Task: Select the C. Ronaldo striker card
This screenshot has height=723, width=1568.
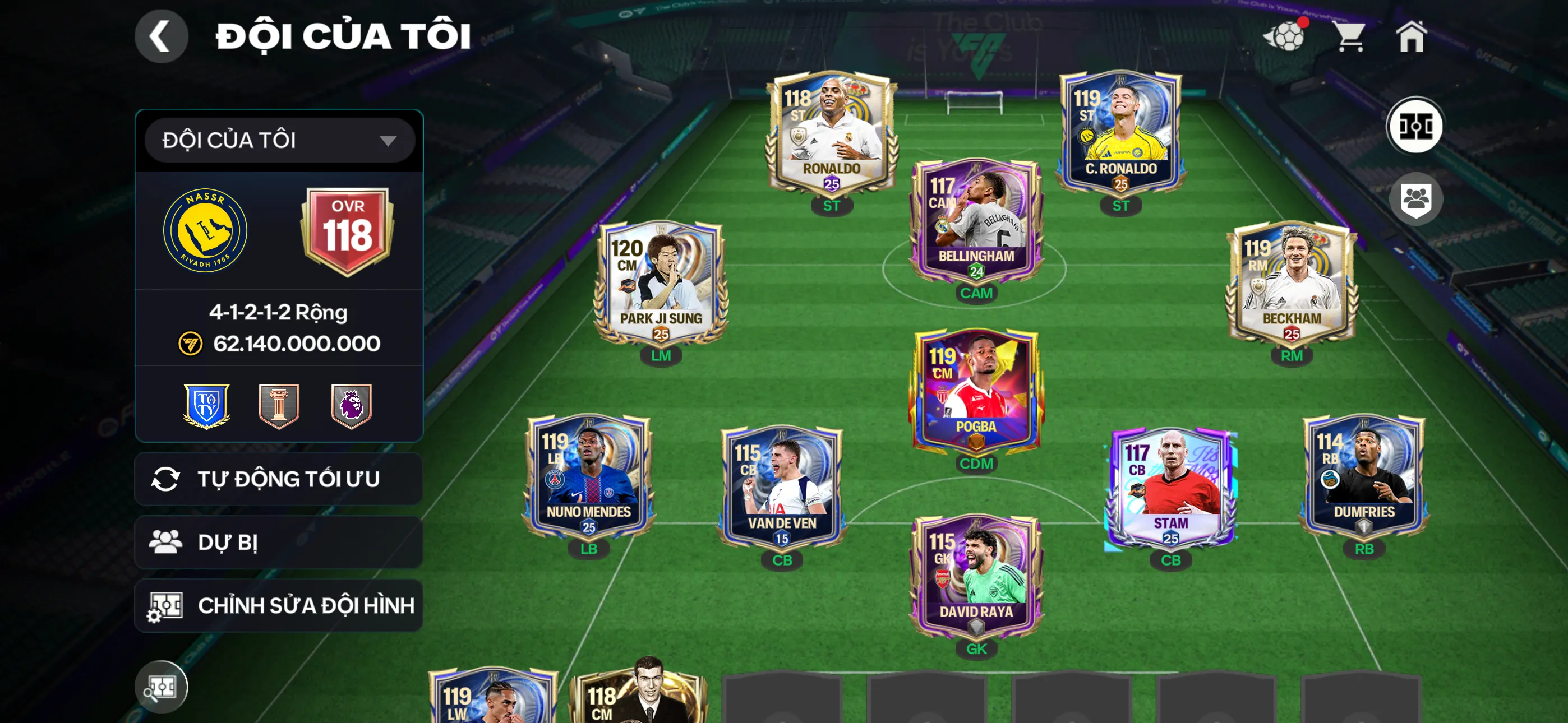Action: click(x=1120, y=134)
